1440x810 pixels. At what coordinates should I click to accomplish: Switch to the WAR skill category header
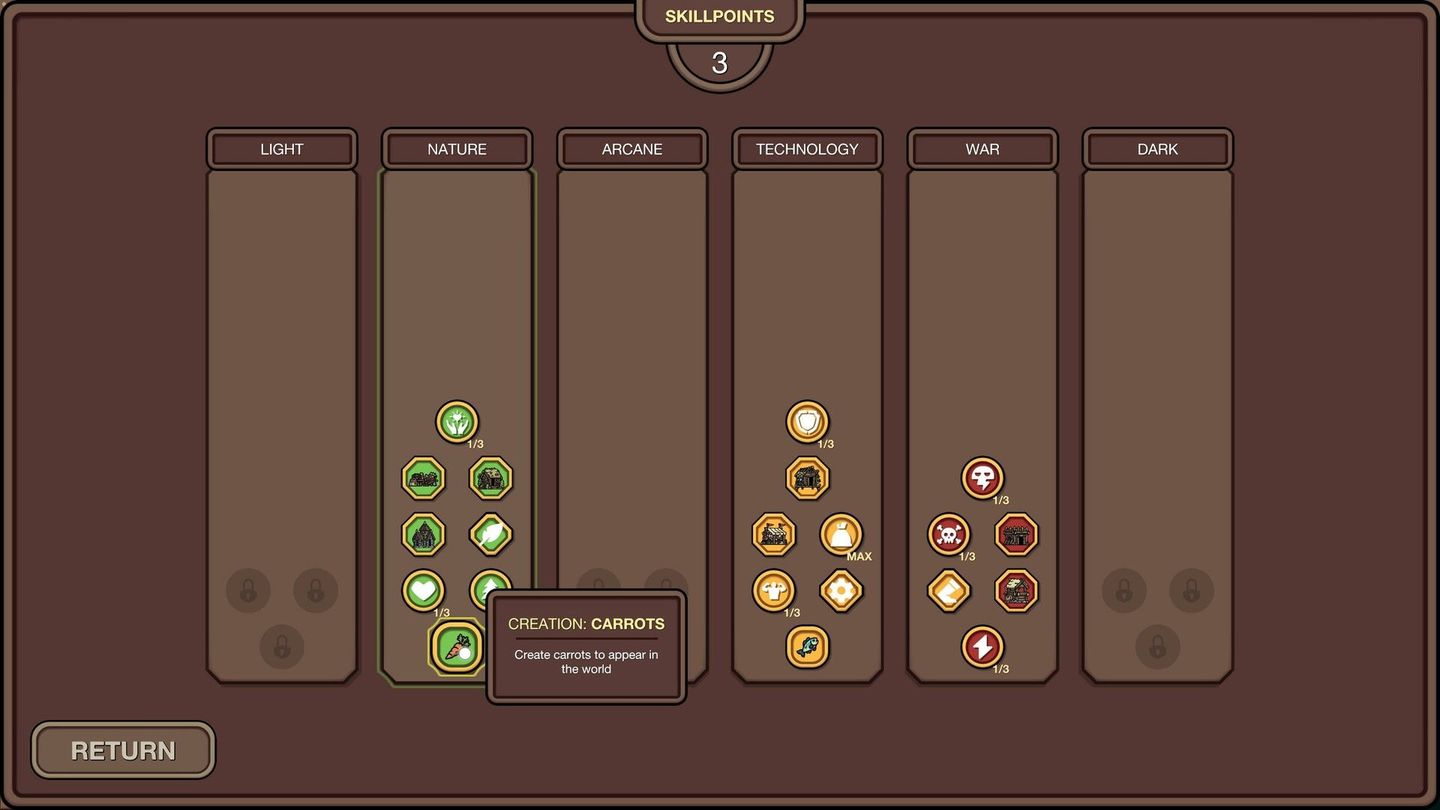click(982, 148)
